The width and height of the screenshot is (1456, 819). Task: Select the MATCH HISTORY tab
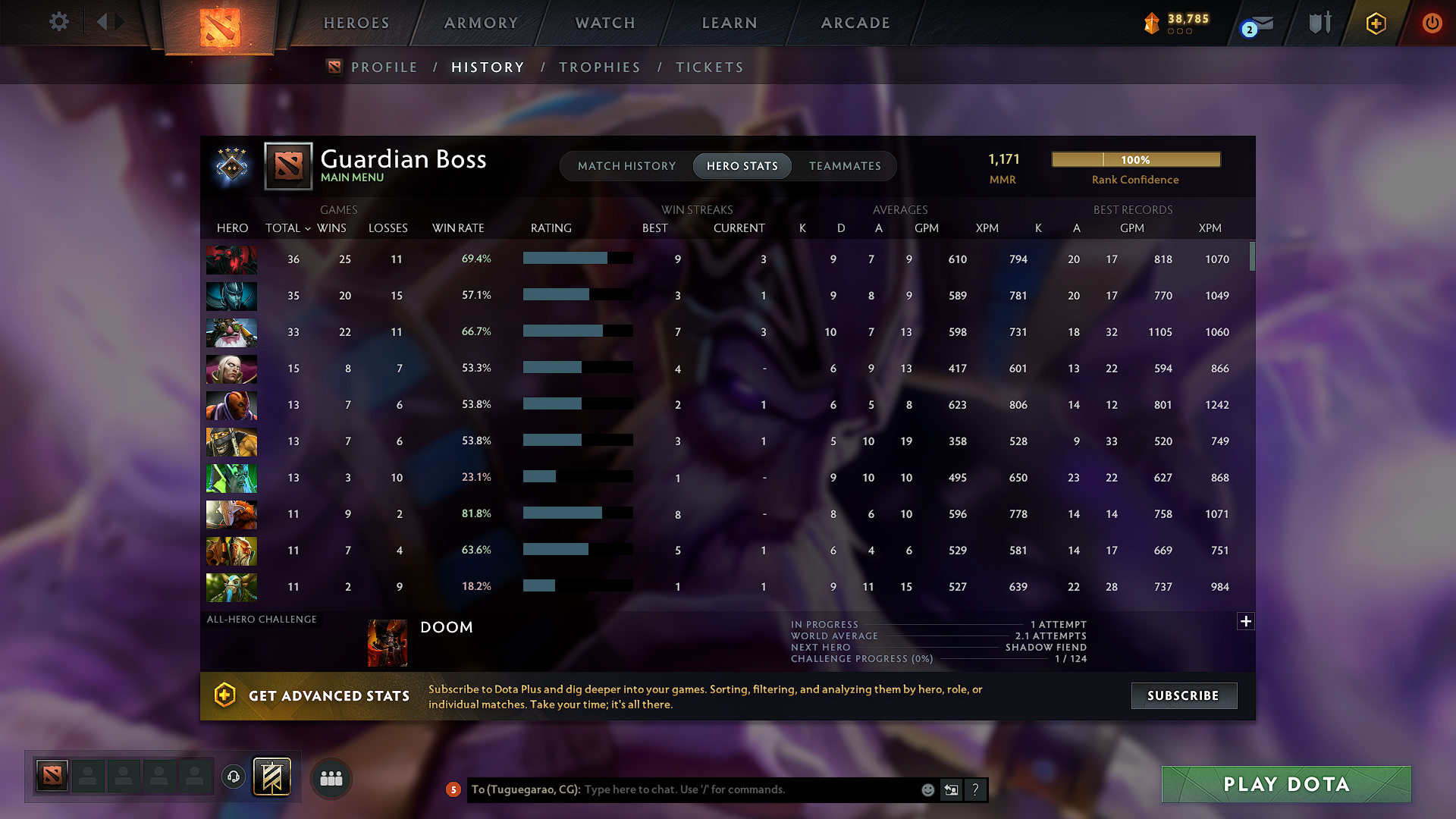(x=626, y=166)
